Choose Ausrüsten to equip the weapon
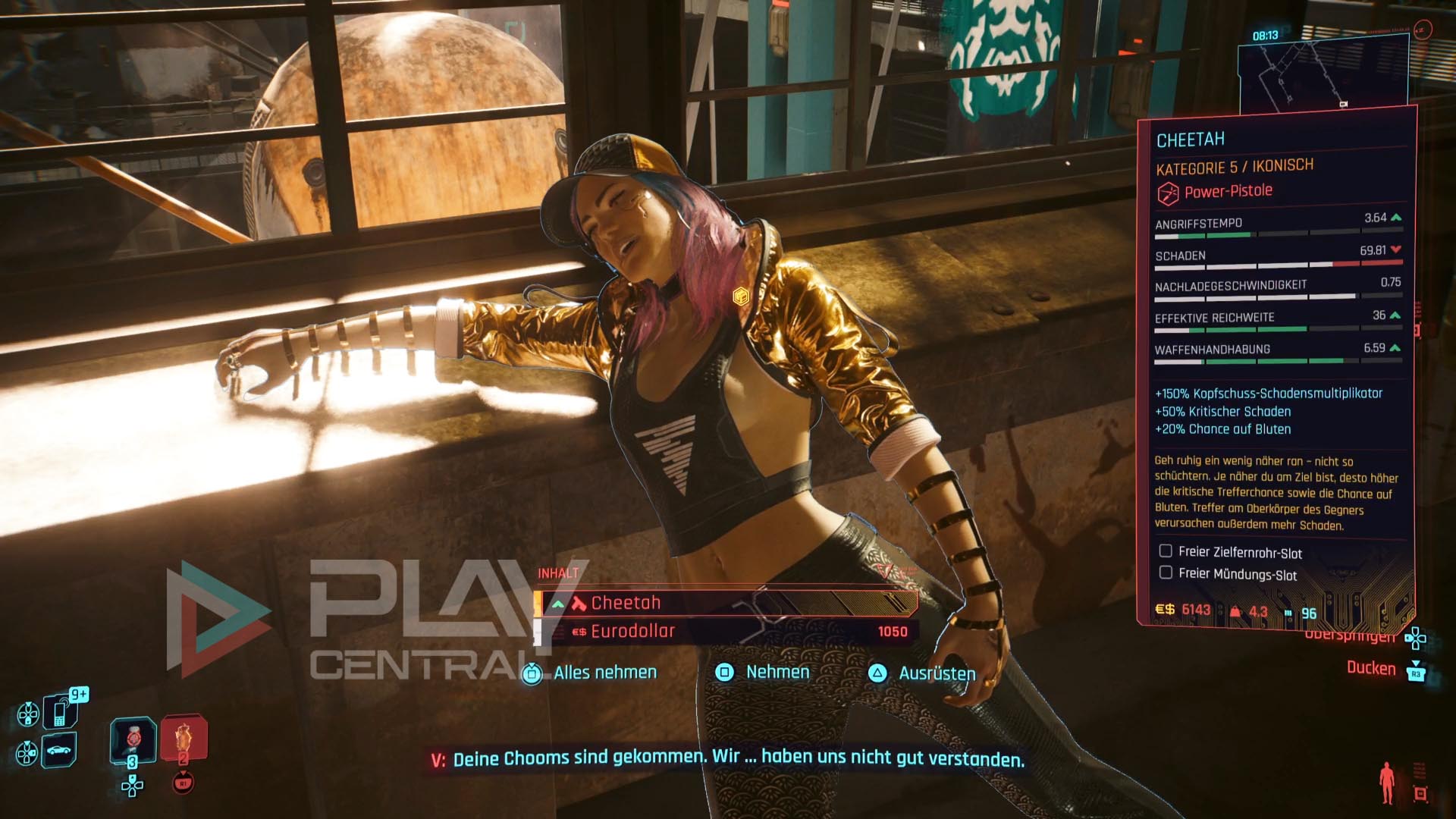 point(937,673)
